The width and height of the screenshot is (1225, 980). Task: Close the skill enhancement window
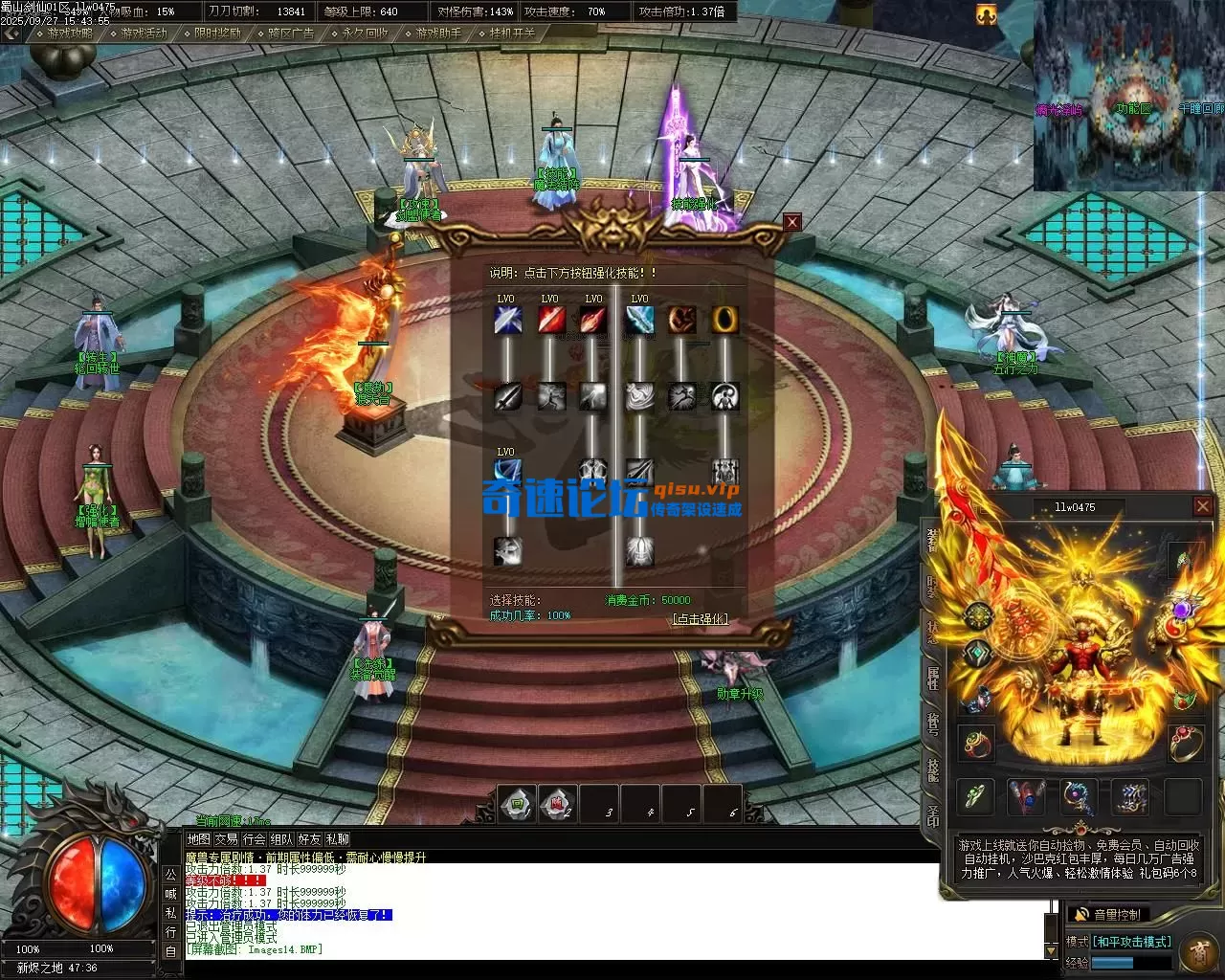pyautogui.click(x=791, y=222)
